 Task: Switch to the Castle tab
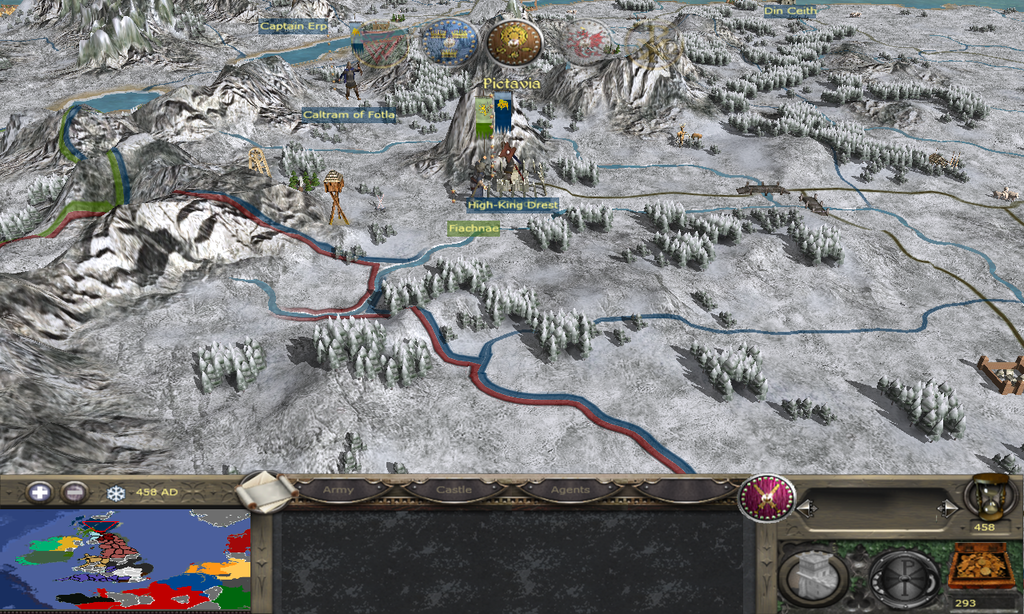coord(453,490)
